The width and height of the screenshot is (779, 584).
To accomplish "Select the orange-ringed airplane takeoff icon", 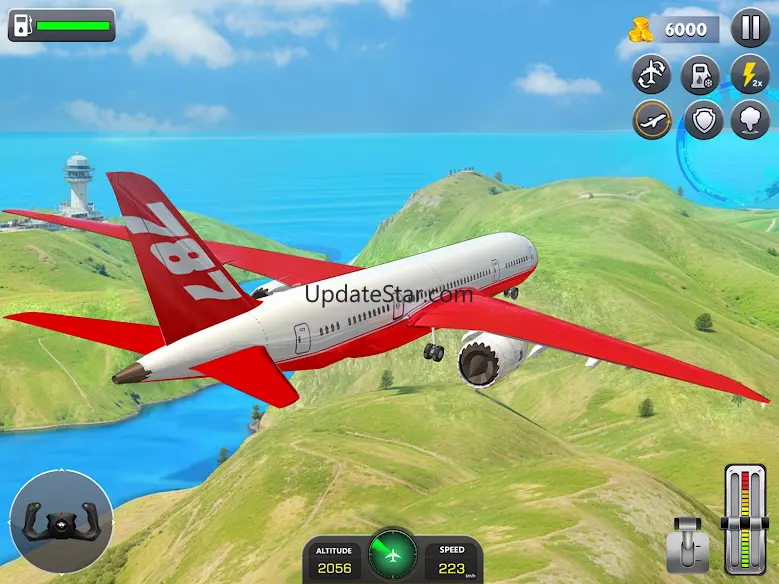I will [652, 121].
